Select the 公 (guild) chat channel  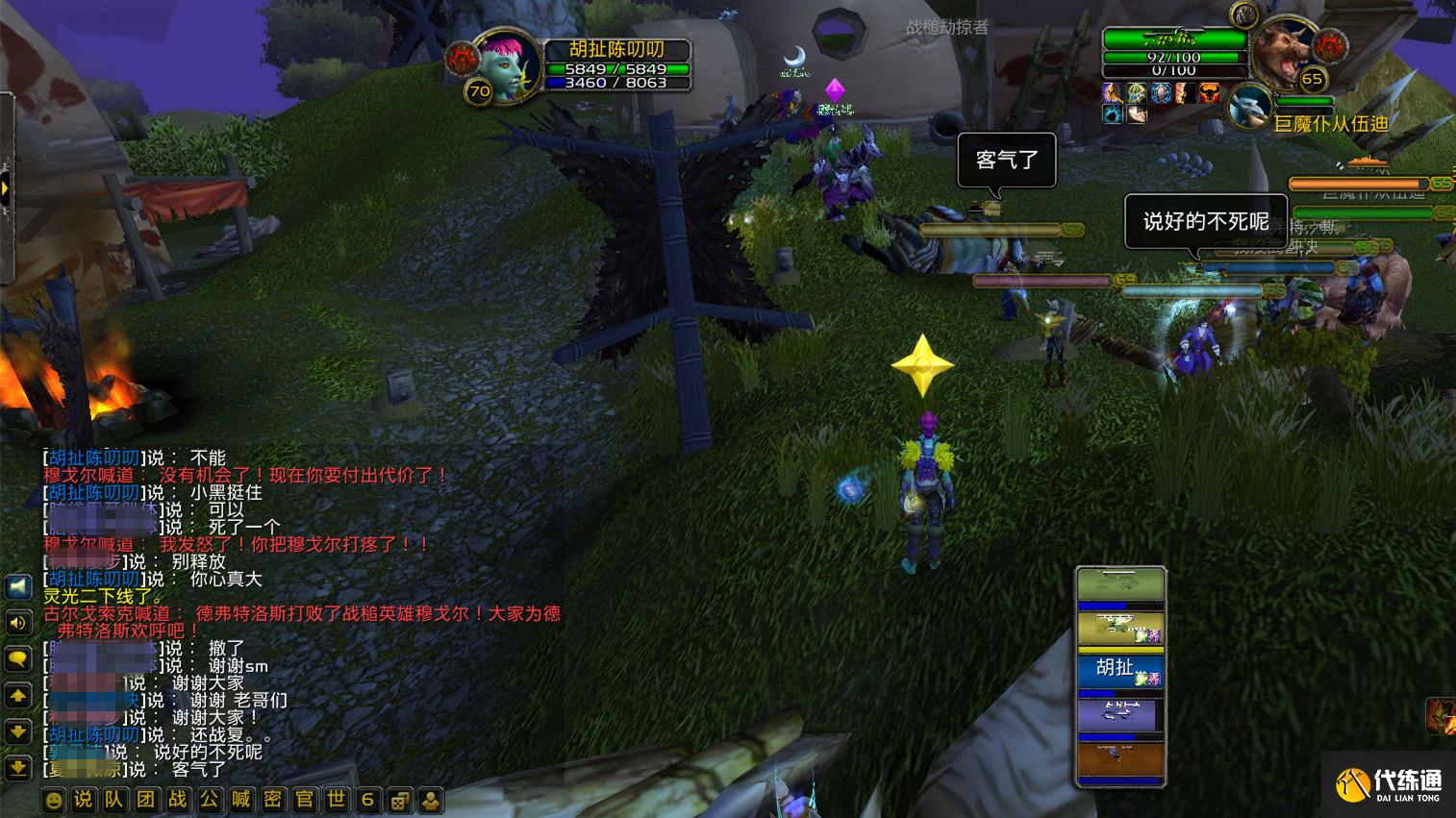click(209, 800)
